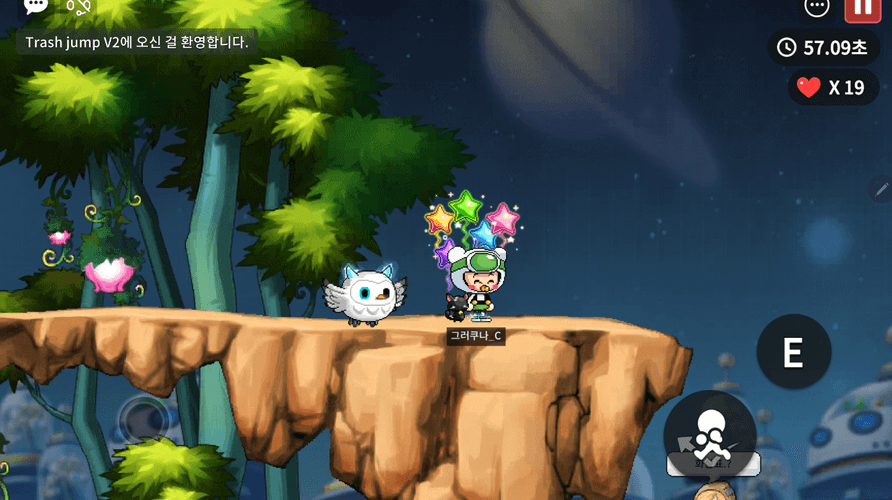The height and width of the screenshot is (500, 892).
Task: Pause the game with the red button
Action: point(862,8)
